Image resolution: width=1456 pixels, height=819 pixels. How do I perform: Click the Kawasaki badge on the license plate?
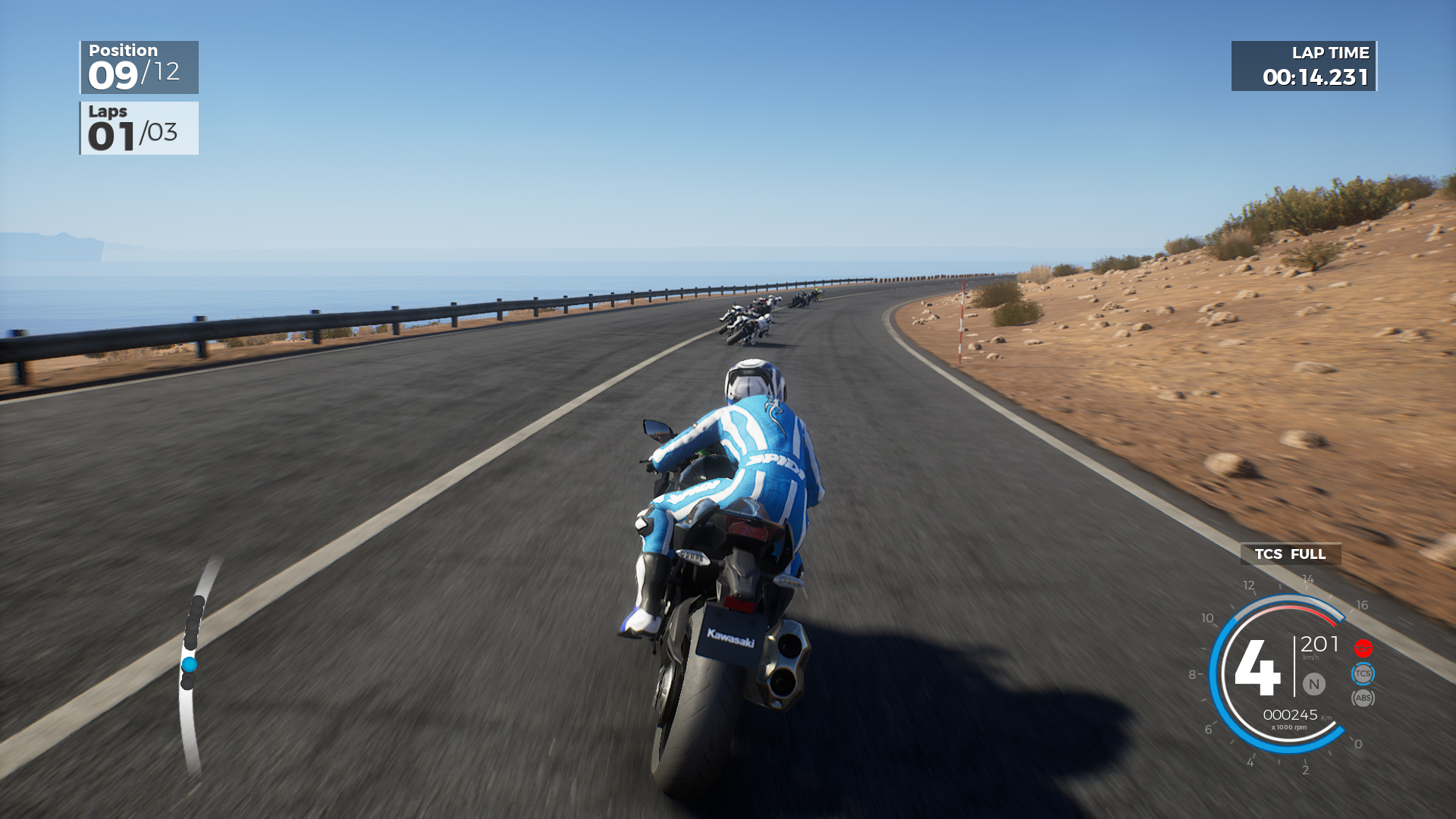pyautogui.click(x=730, y=638)
